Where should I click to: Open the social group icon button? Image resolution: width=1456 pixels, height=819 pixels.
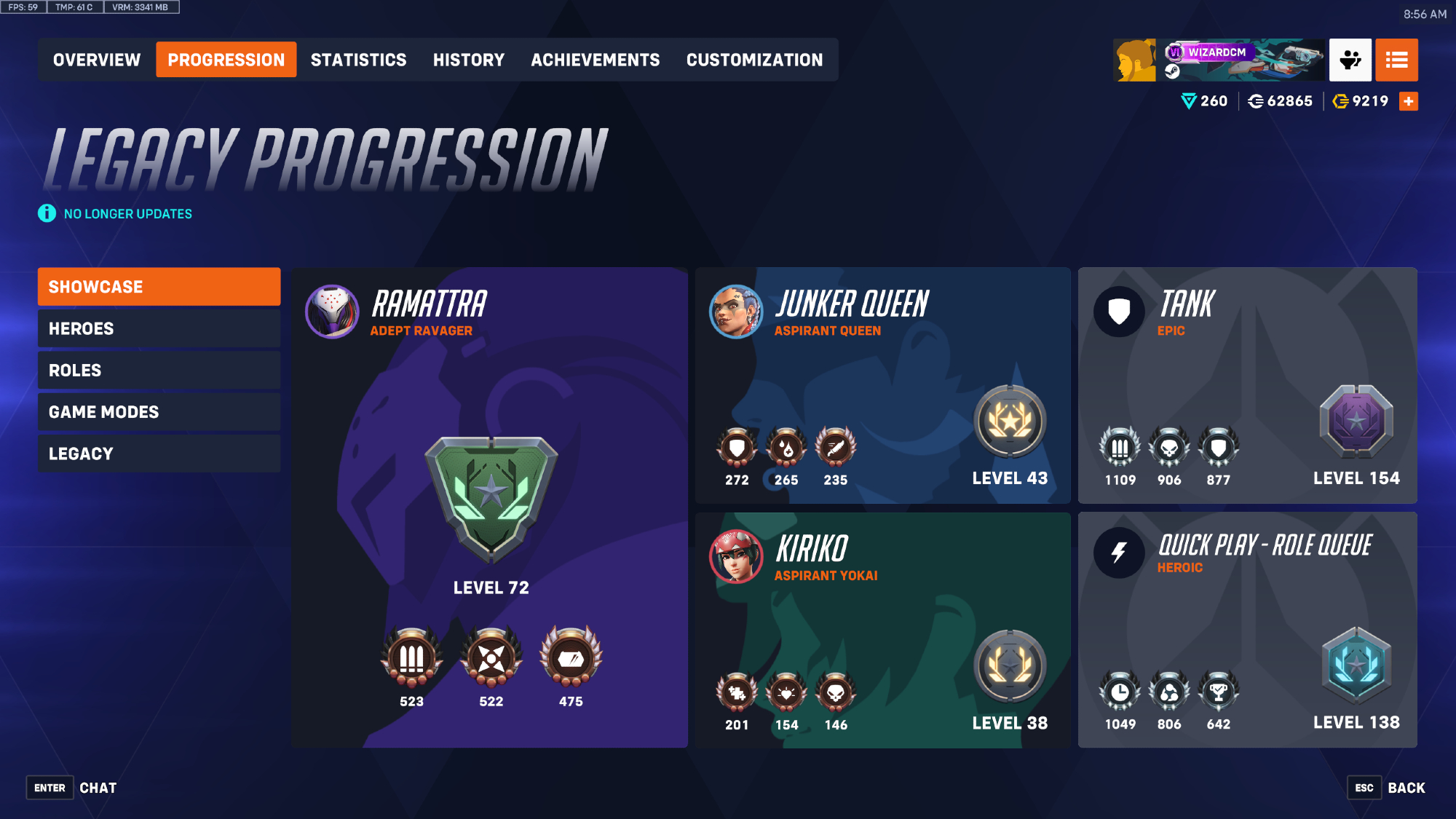click(1350, 60)
